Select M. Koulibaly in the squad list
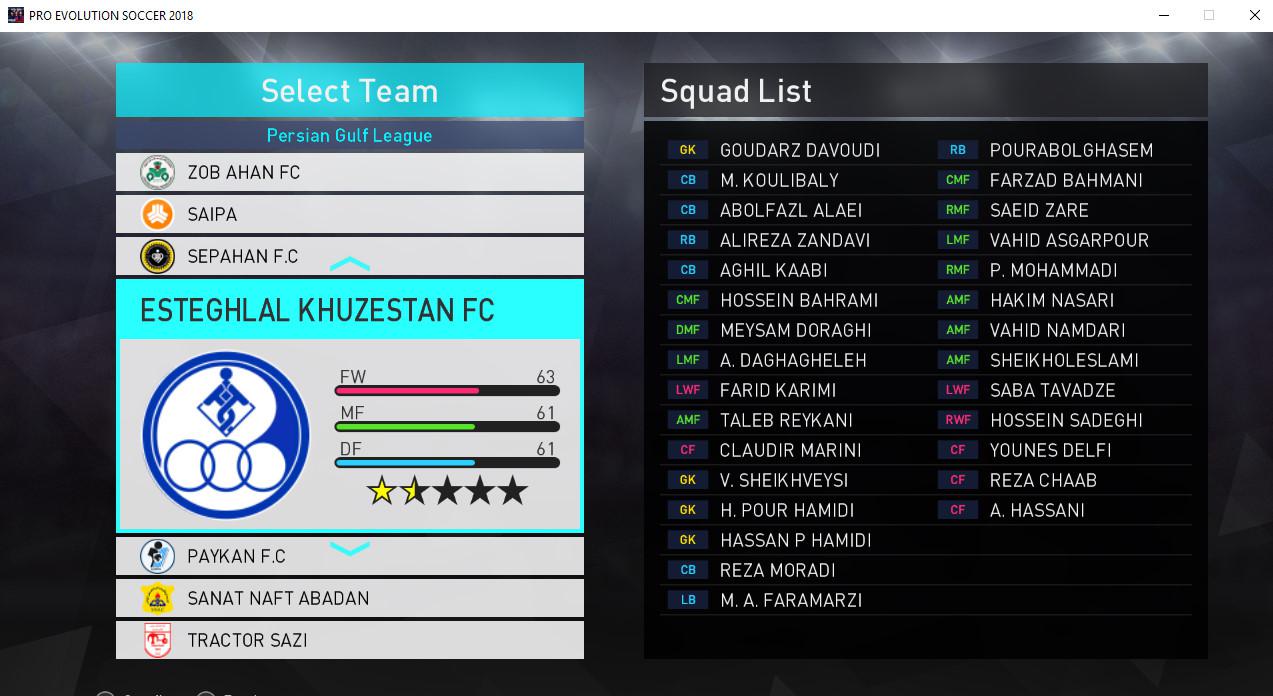The height and width of the screenshot is (696, 1273). tap(779, 180)
